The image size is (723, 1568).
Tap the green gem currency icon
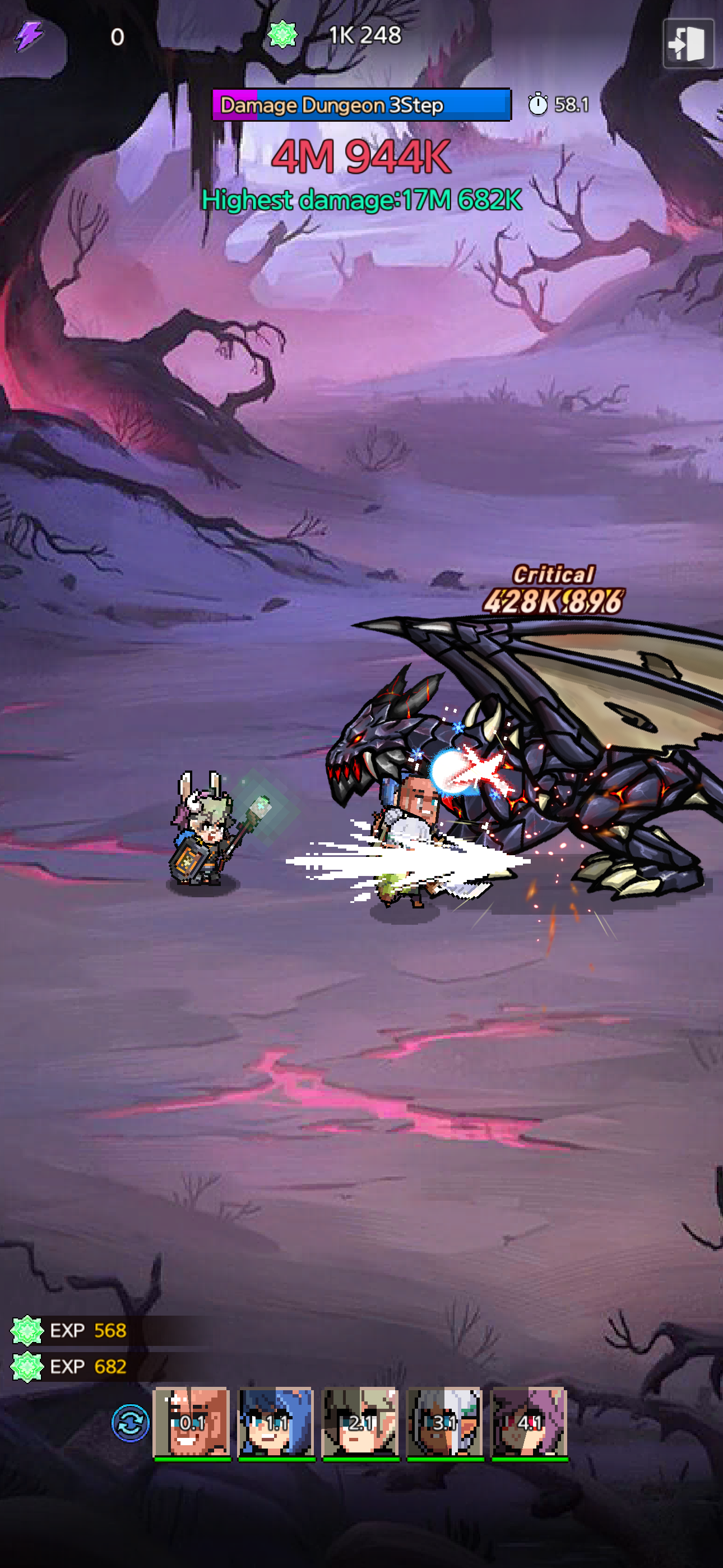(282, 35)
